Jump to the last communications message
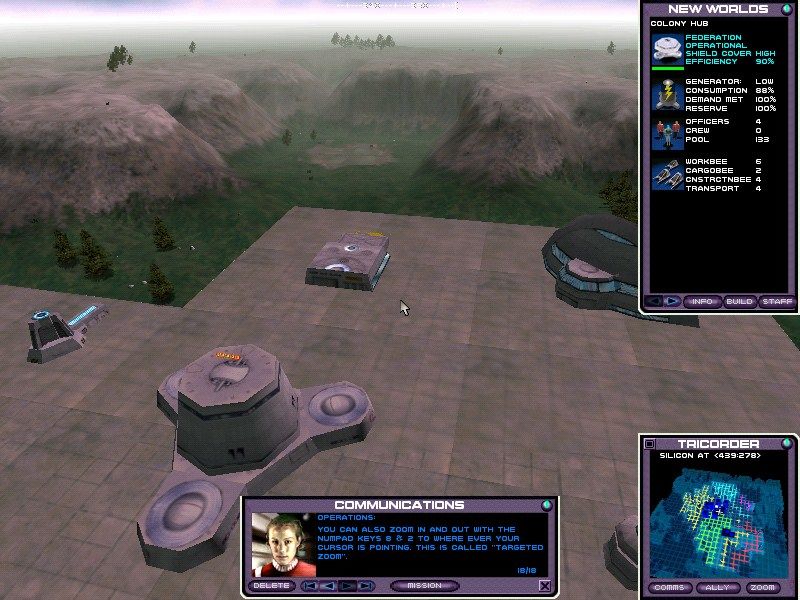The width and height of the screenshot is (800, 600). point(366,586)
